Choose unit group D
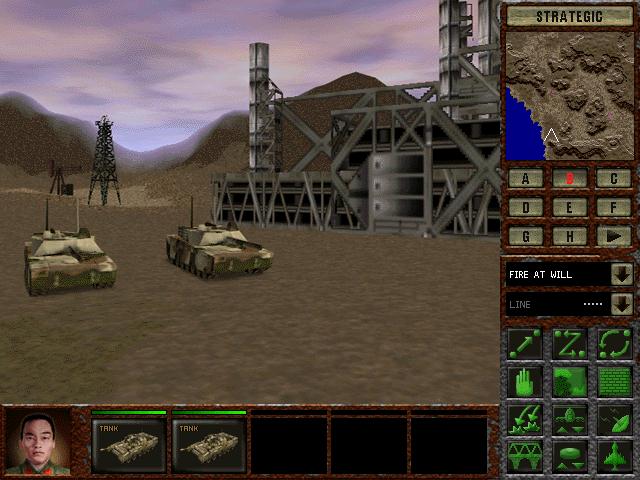 [526, 208]
